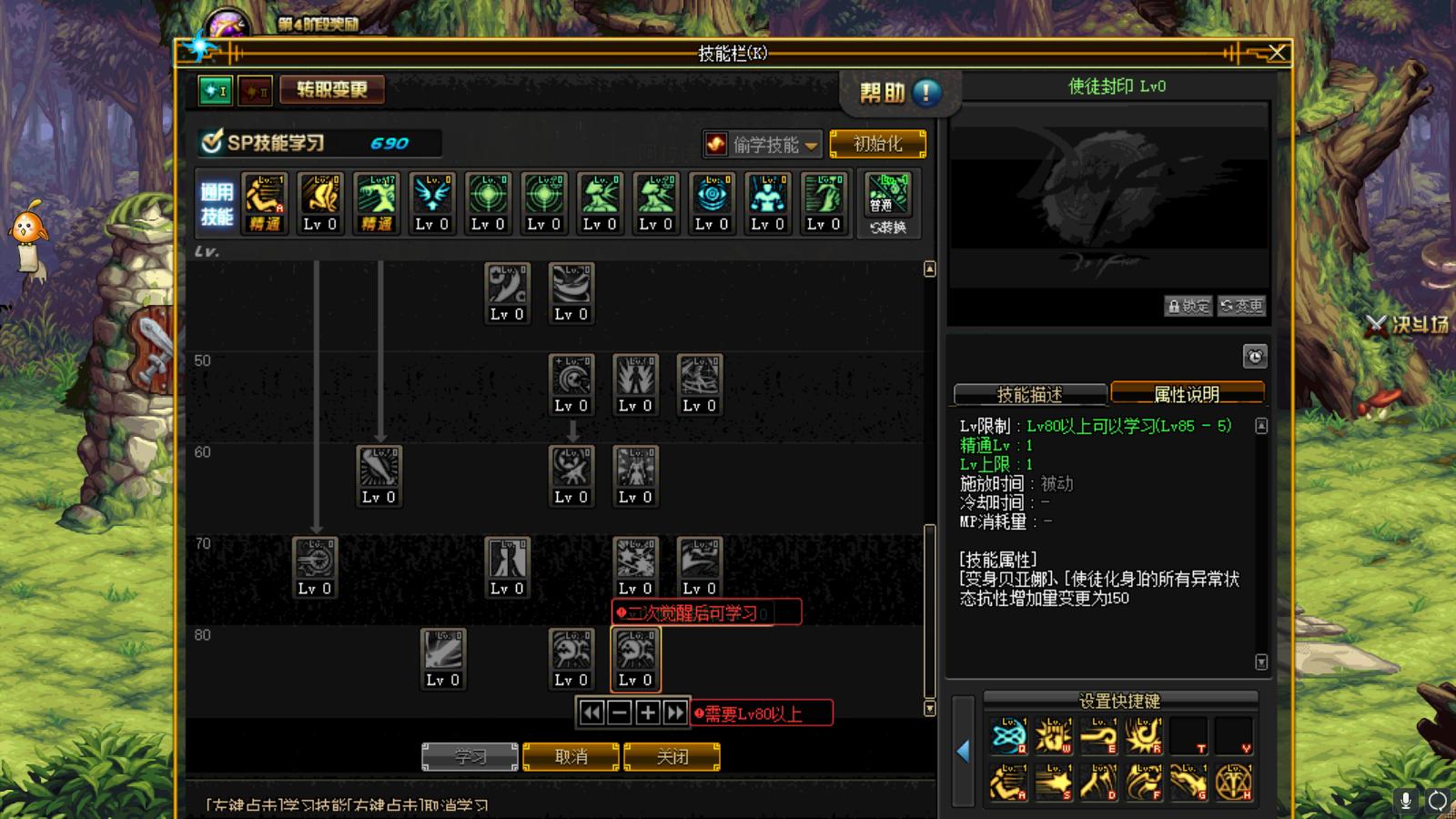The image size is (1456, 819).
Task: Click the flame icon beside 偷学技能
Action: click(x=716, y=143)
